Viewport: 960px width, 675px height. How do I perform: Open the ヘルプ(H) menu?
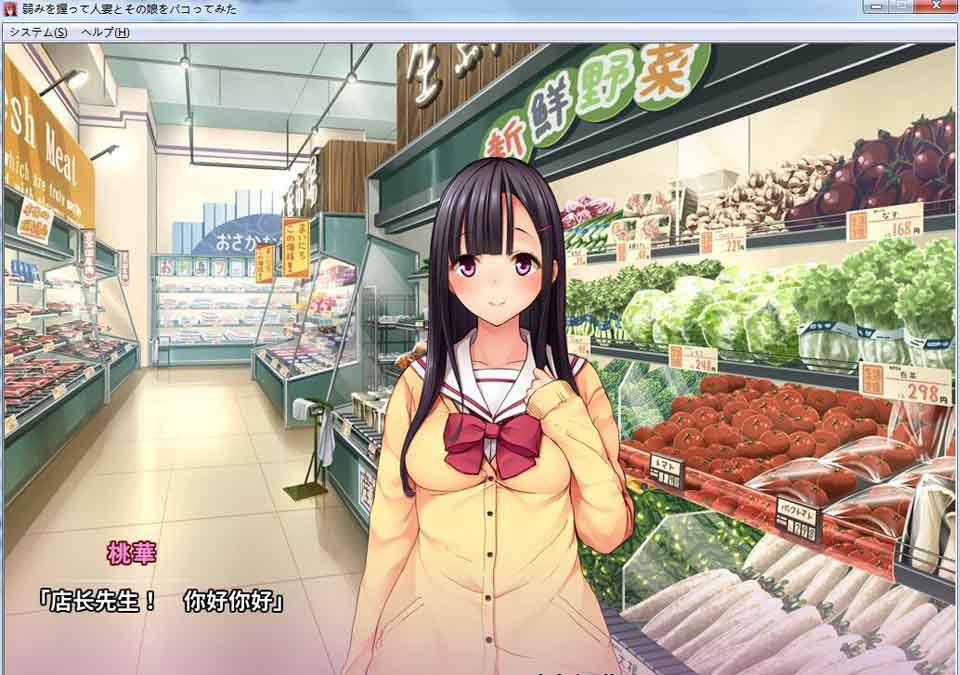[105, 32]
